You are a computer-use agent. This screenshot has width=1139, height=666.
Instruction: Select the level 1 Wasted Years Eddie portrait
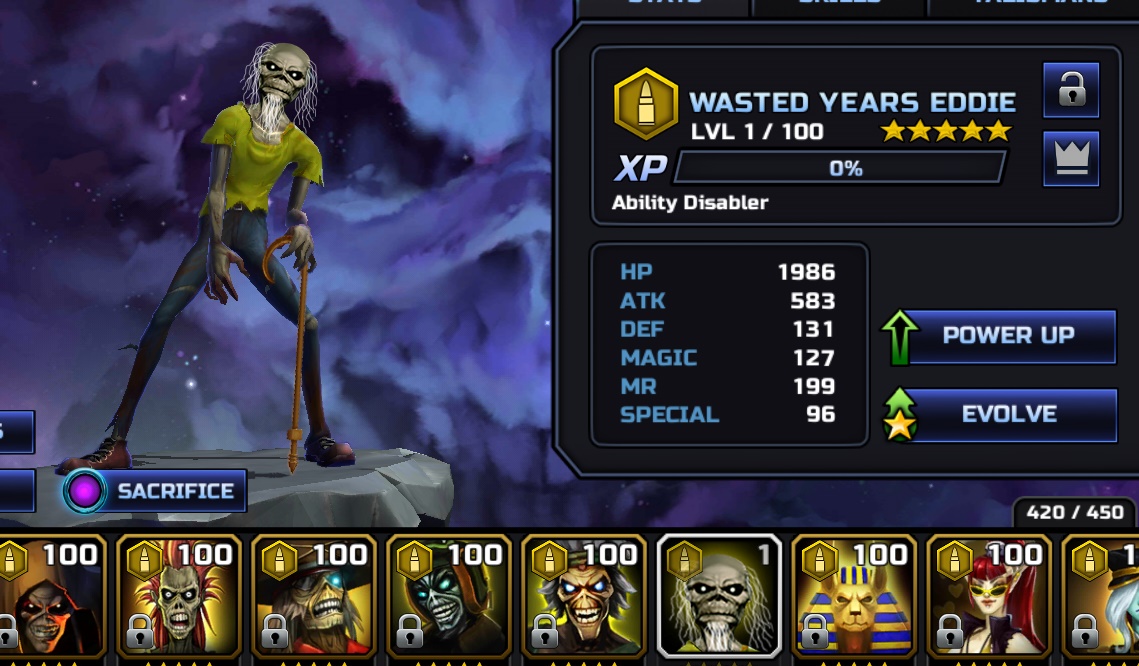pyautogui.click(x=719, y=598)
